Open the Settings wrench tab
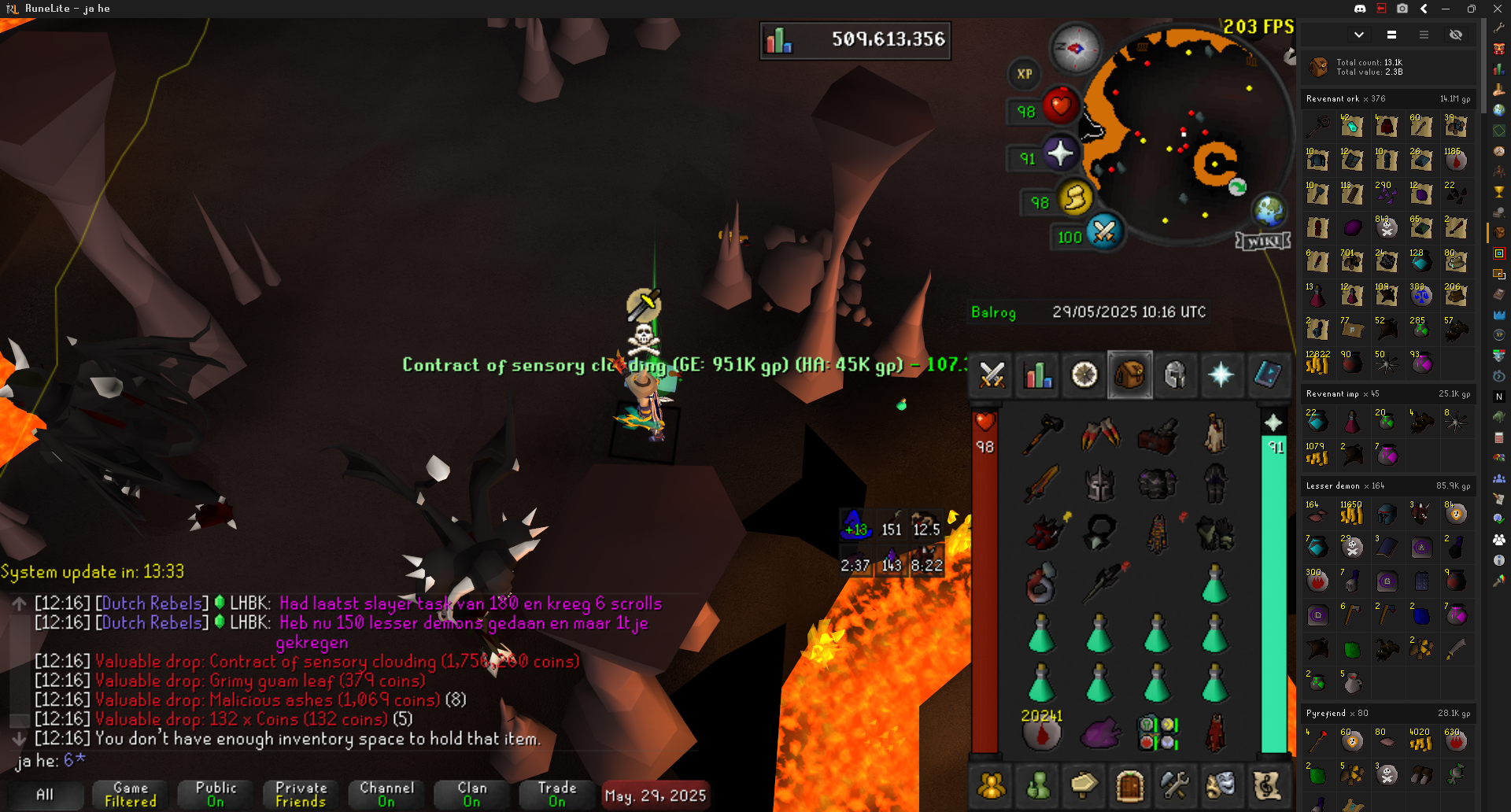 (x=1175, y=785)
